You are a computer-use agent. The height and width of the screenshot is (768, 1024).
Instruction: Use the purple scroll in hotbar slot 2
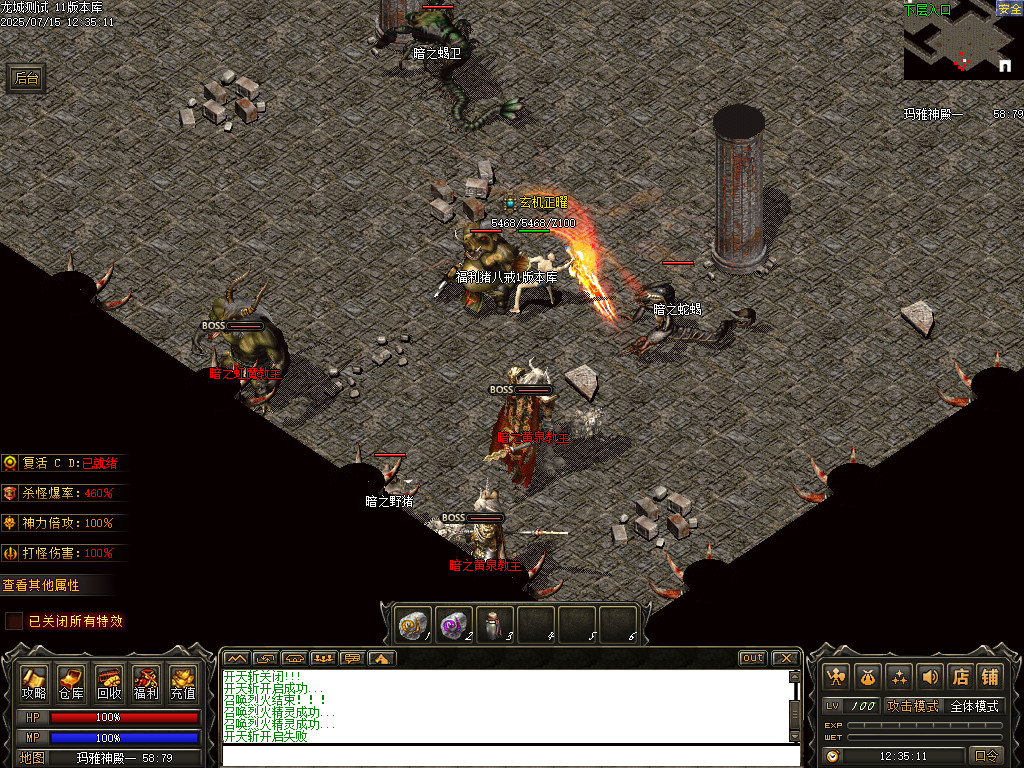pos(454,624)
